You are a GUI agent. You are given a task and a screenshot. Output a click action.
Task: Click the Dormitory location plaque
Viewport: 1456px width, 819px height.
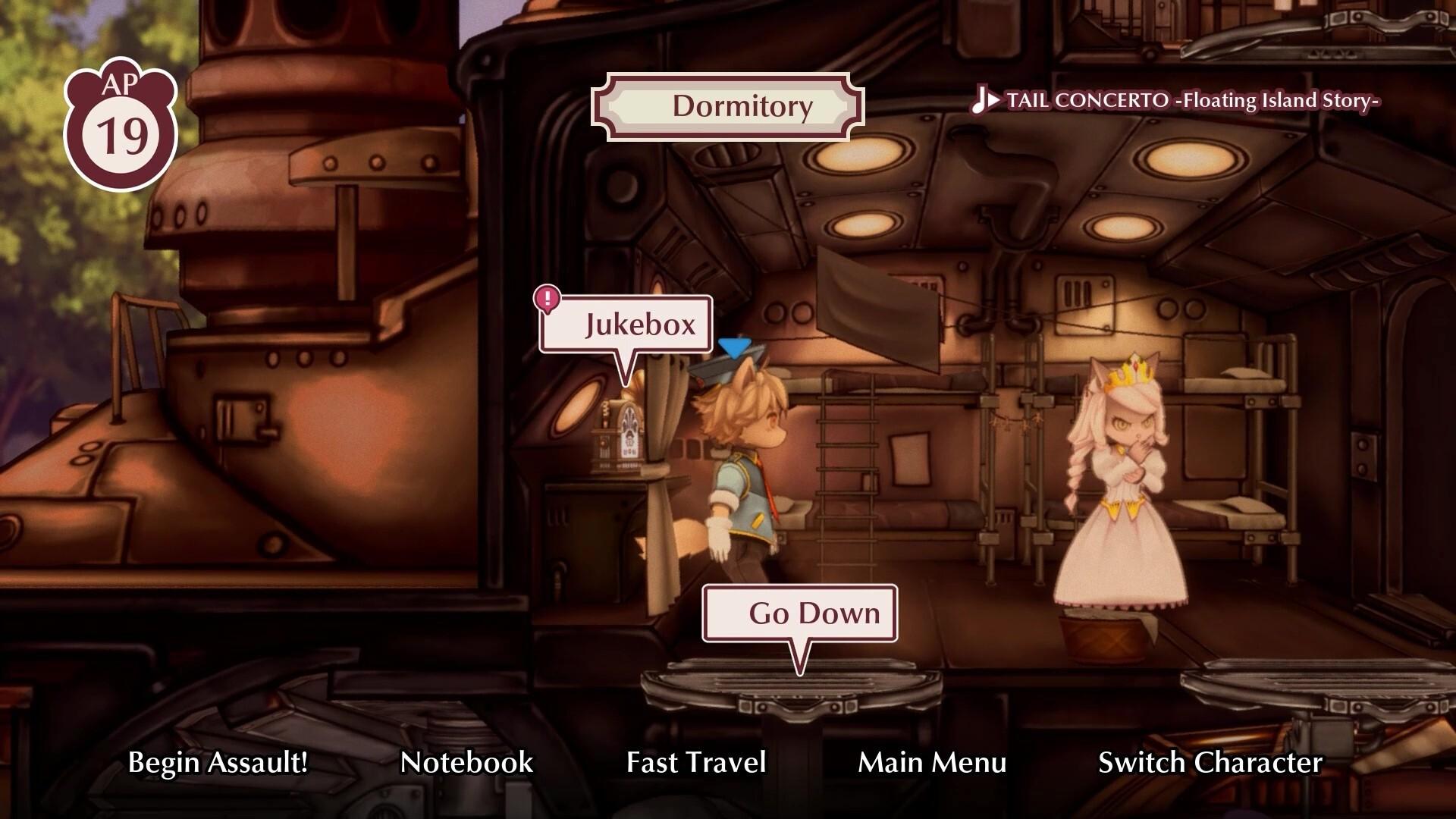point(730,106)
